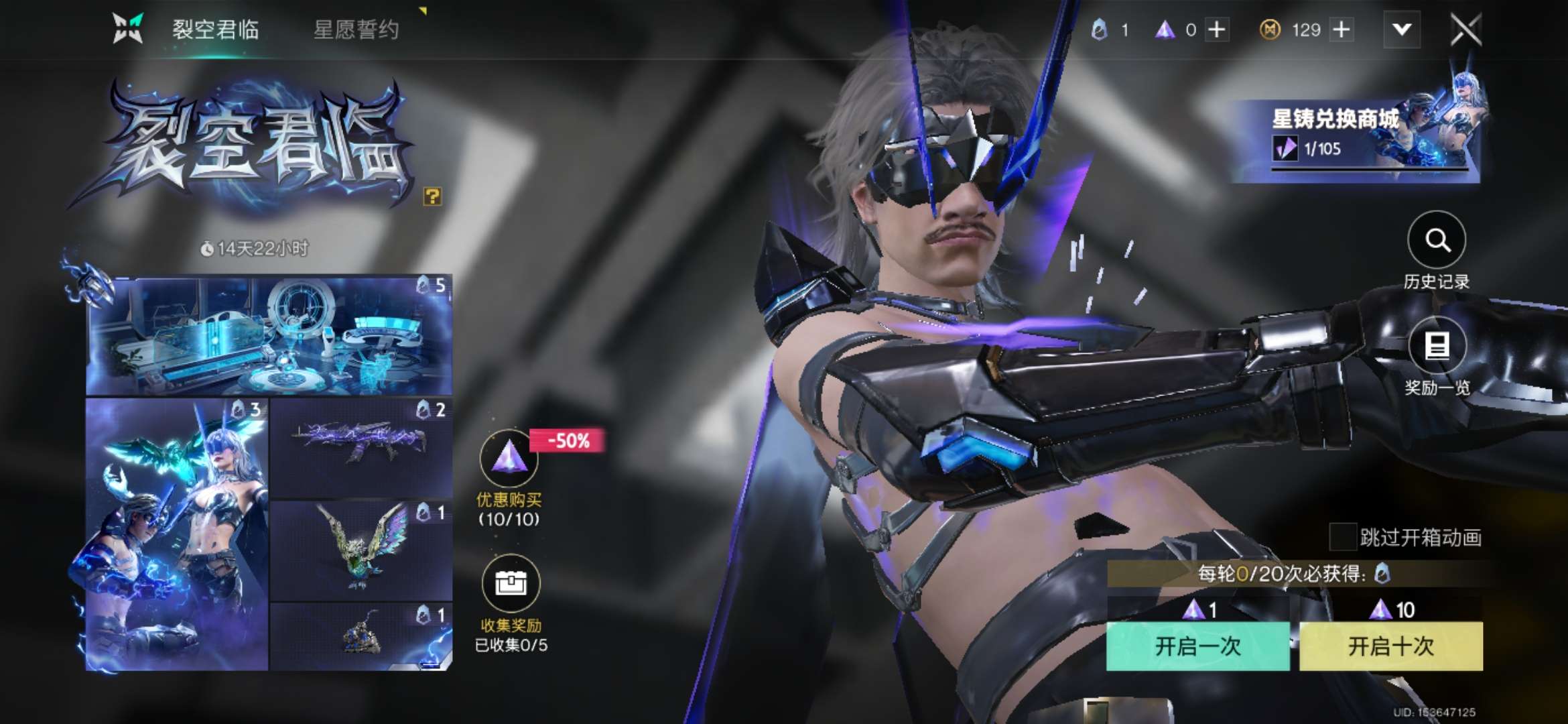Select the winged bird reward thumbnail
Image resolution: width=1568 pixels, height=724 pixels.
pyautogui.click(x=361, y=550)
